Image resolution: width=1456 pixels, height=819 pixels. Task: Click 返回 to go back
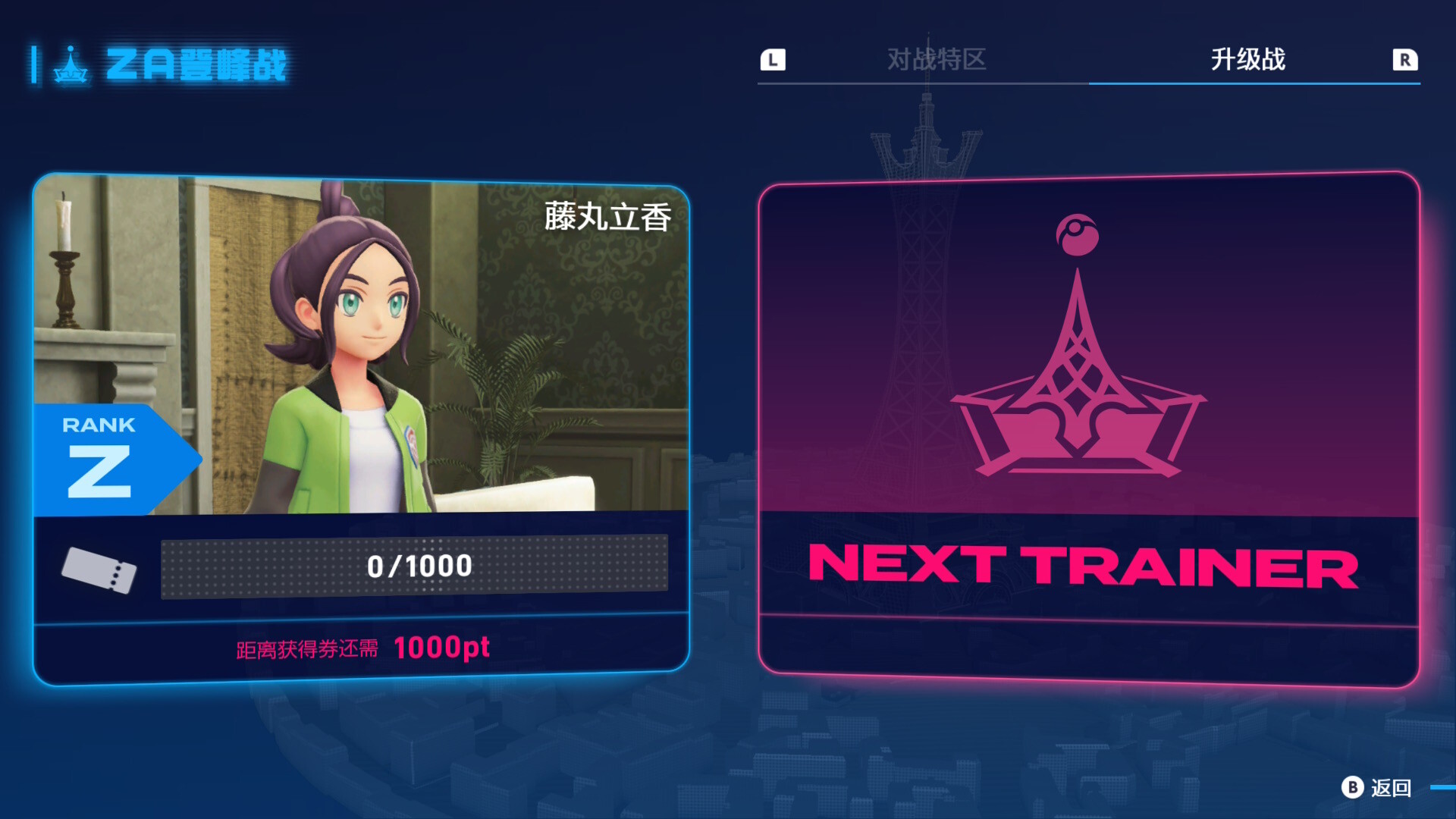coord(1377,788)
